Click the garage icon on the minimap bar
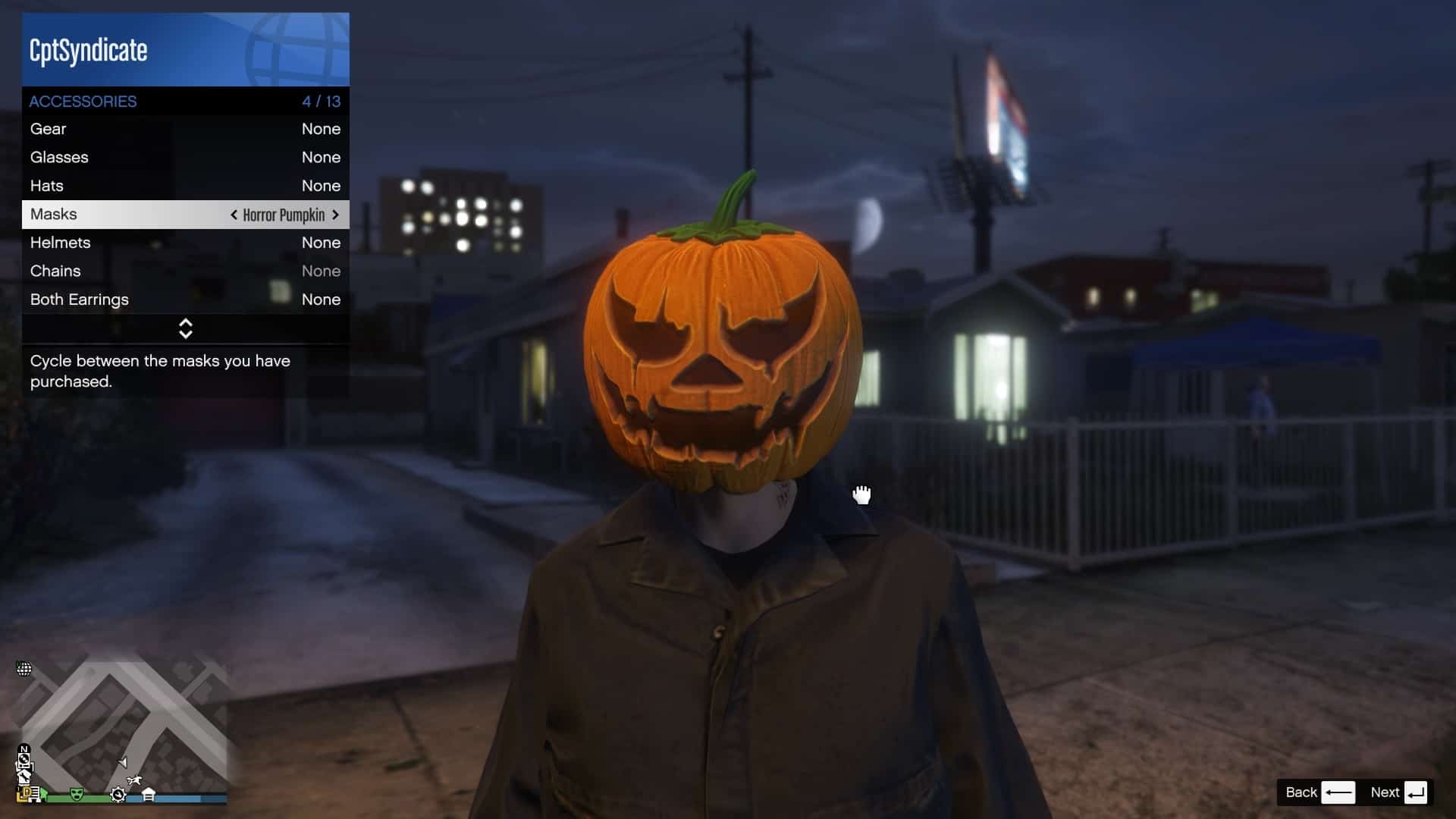 coord(149,794)
